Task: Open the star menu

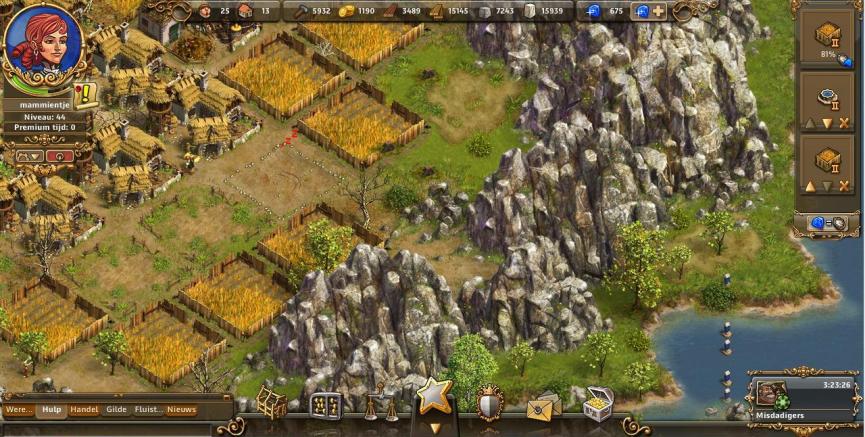Action: (434, 396)
